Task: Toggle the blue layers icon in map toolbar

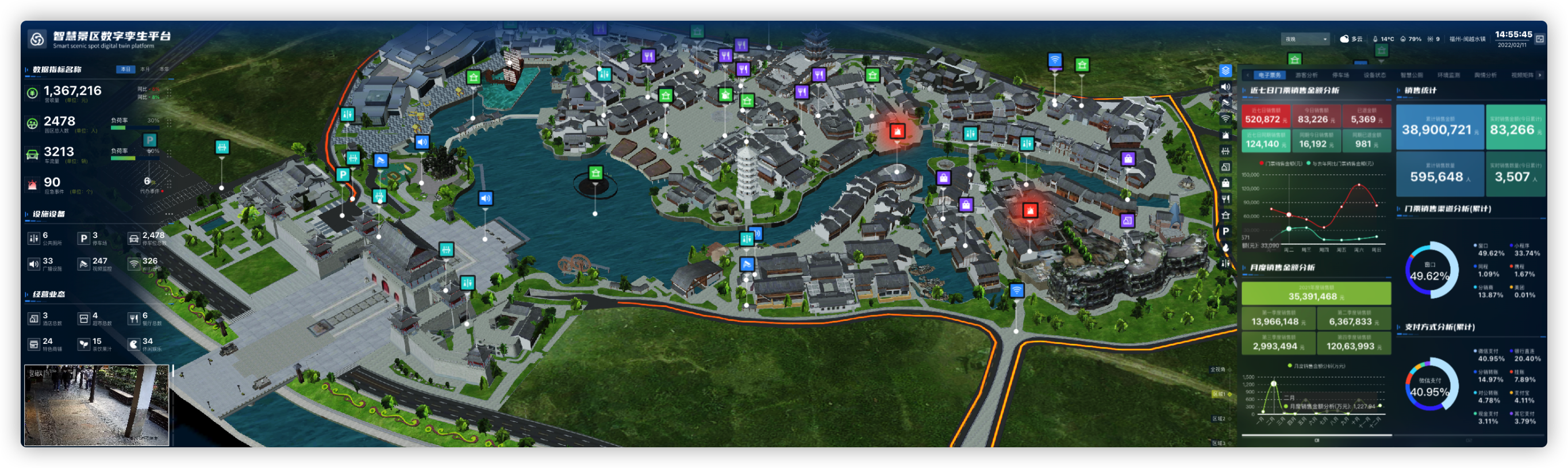Action: [1226, 71]
